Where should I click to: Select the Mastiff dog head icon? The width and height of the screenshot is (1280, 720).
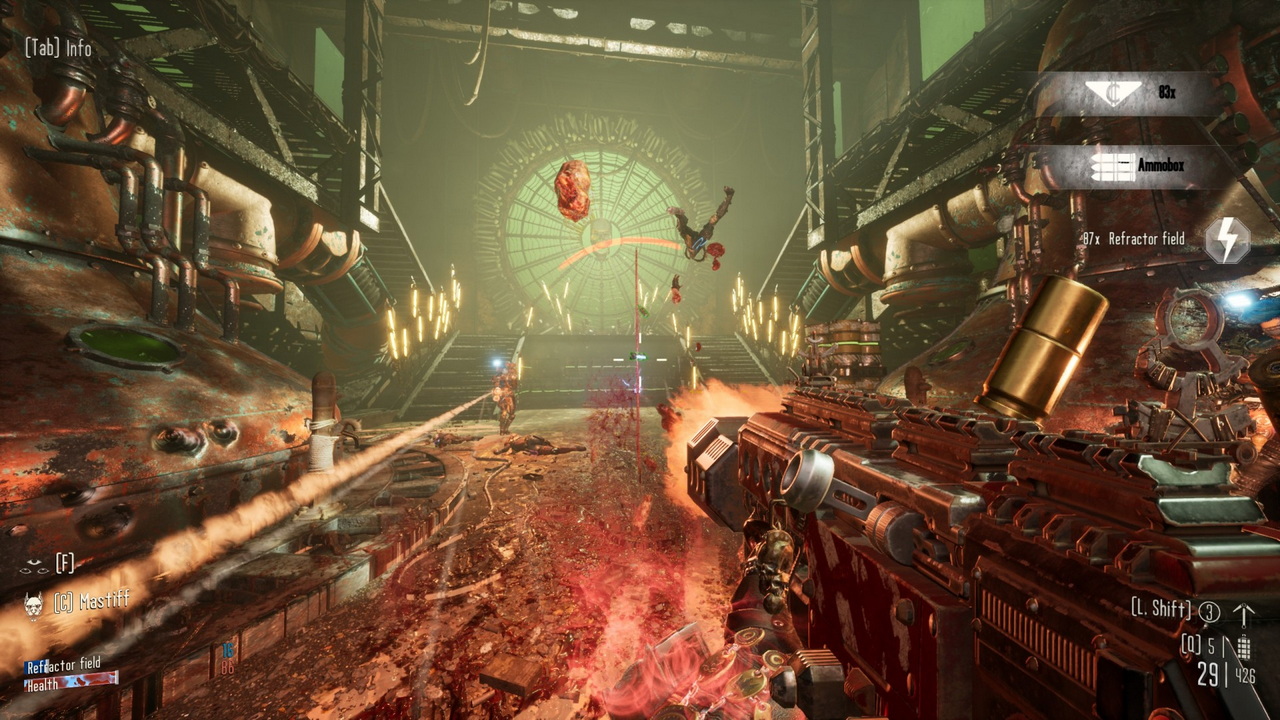(x=33, y=605)
